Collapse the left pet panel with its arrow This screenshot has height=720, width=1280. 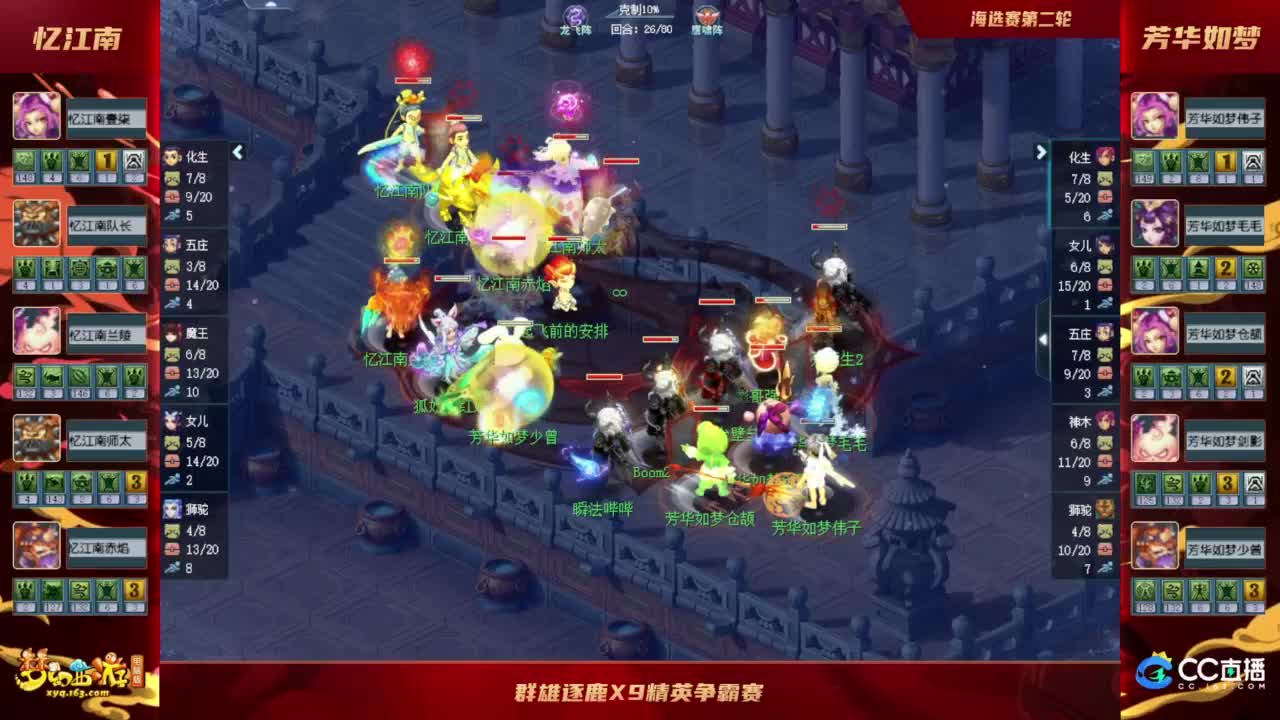coord(239,152)
